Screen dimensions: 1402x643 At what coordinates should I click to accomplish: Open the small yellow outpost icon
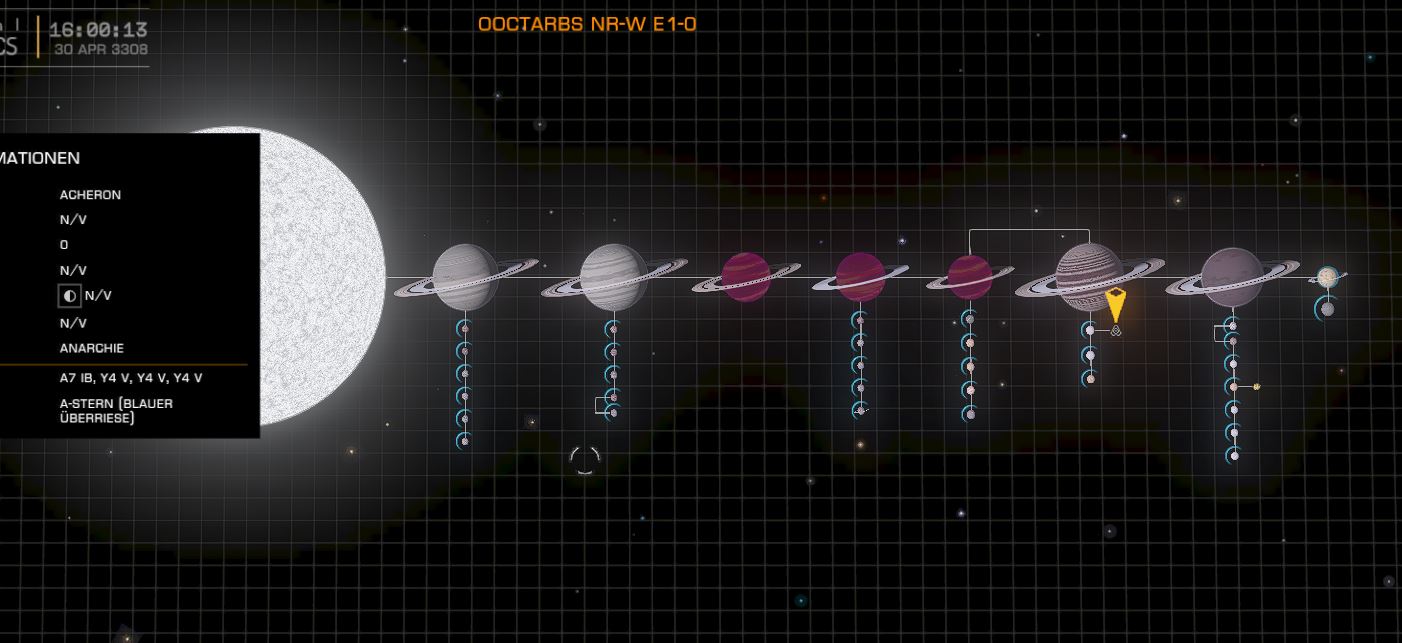point(1257,386)
